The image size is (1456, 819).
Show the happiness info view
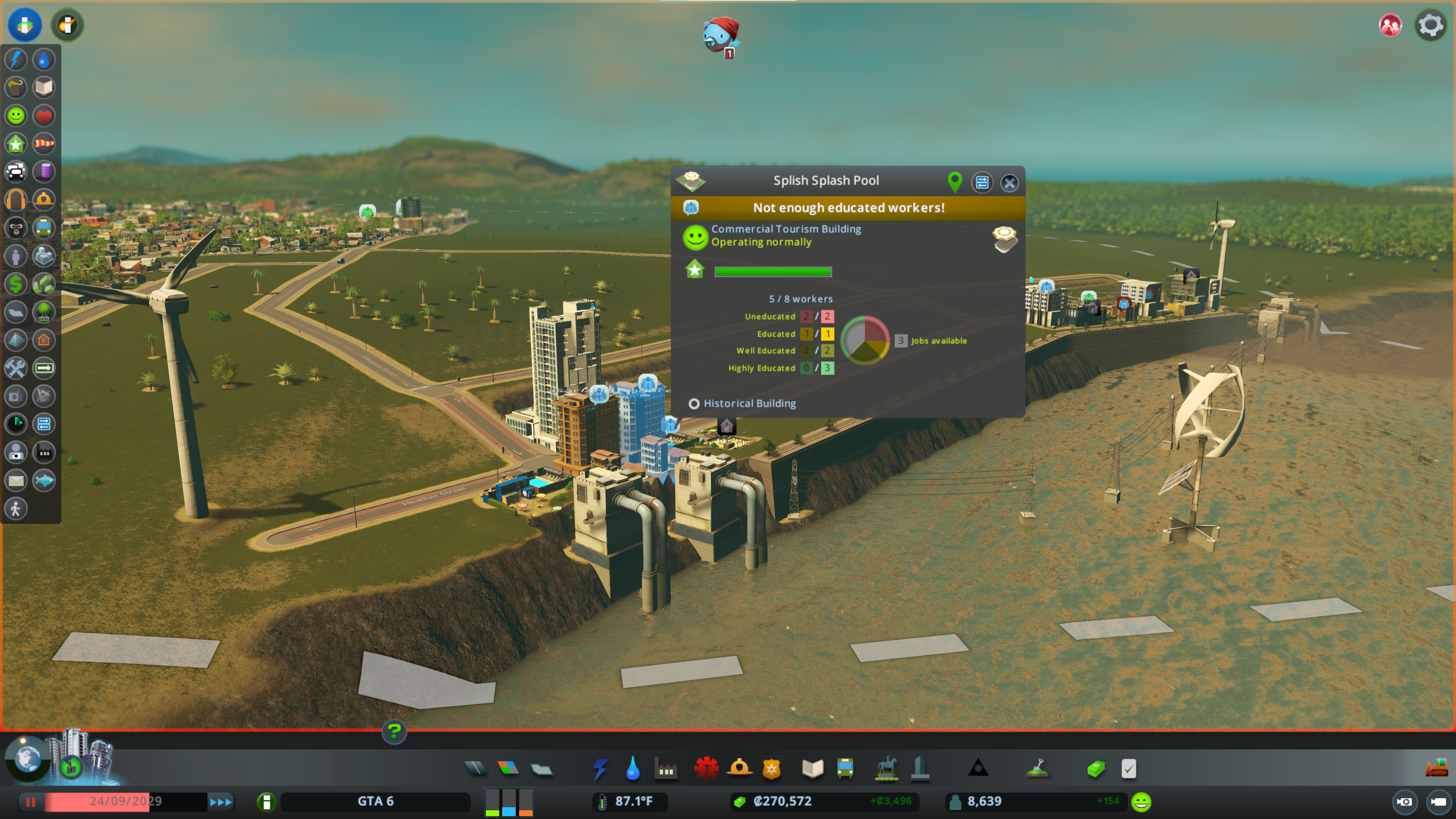tap(16, 116)
